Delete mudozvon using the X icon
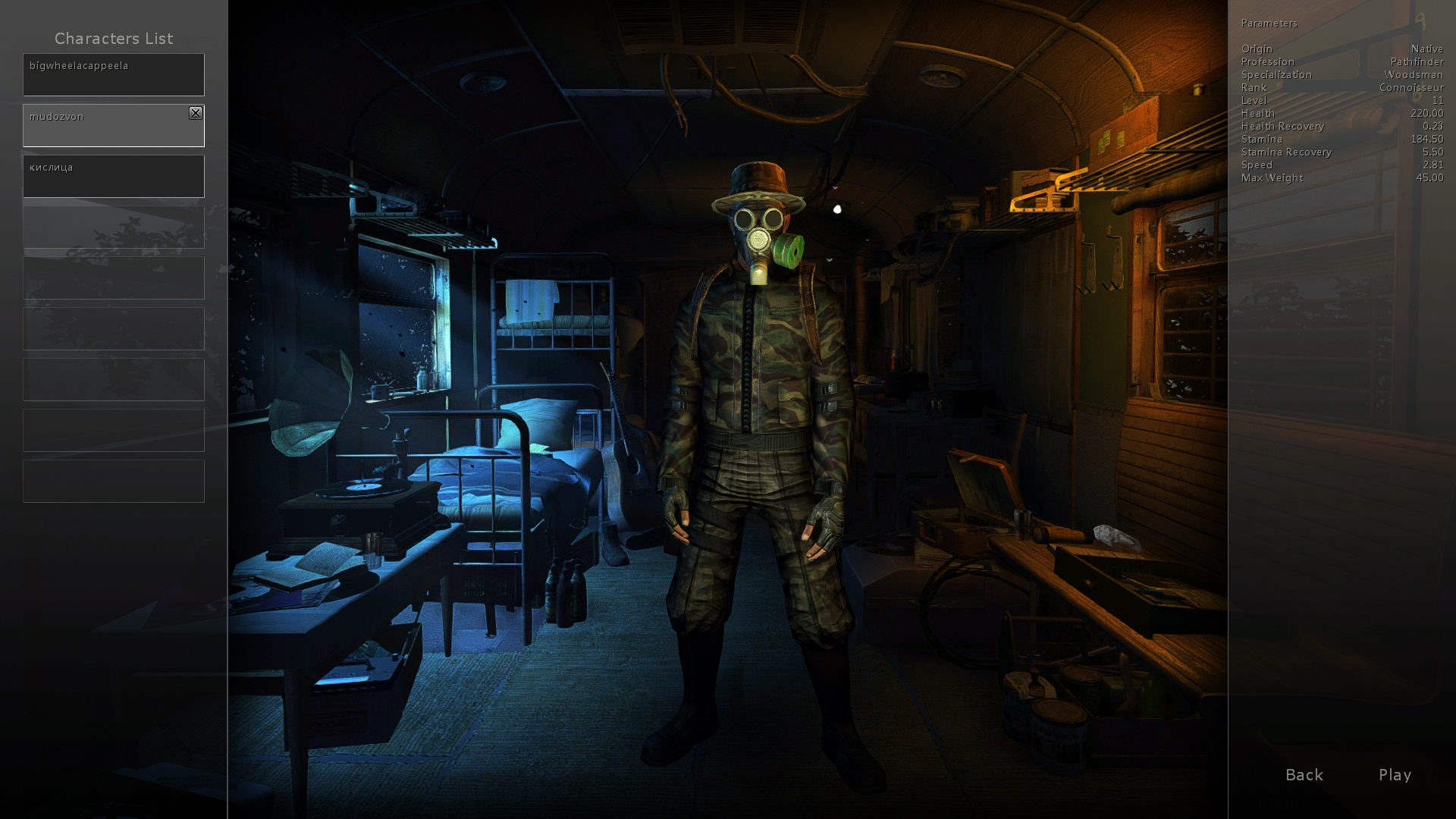The image size is (1456, 819). 196,113
